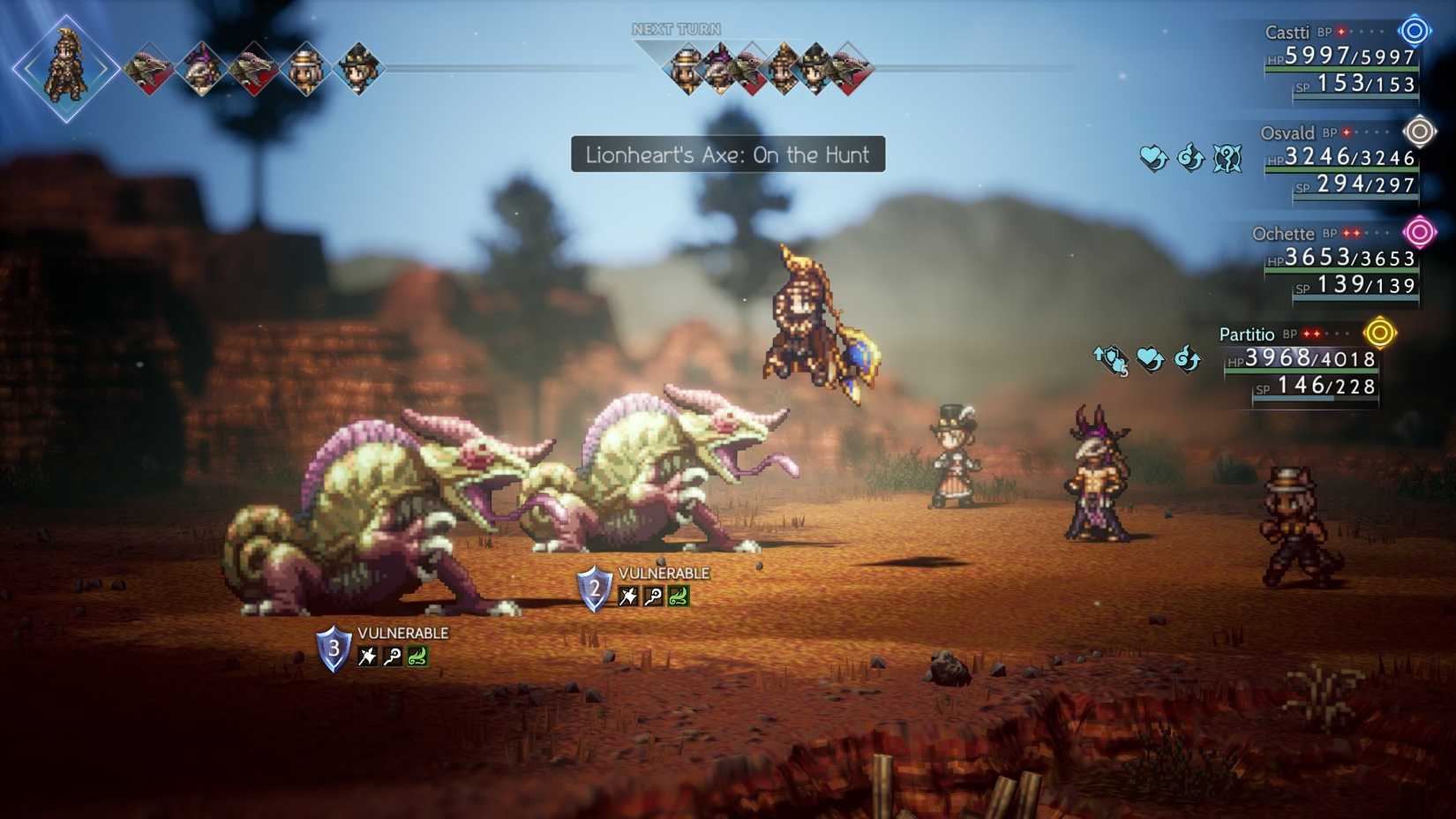The image size is (1456, 819).
Task: Select the axe weakness icon under the front chameleon
Action: click(x=364, y=655)
